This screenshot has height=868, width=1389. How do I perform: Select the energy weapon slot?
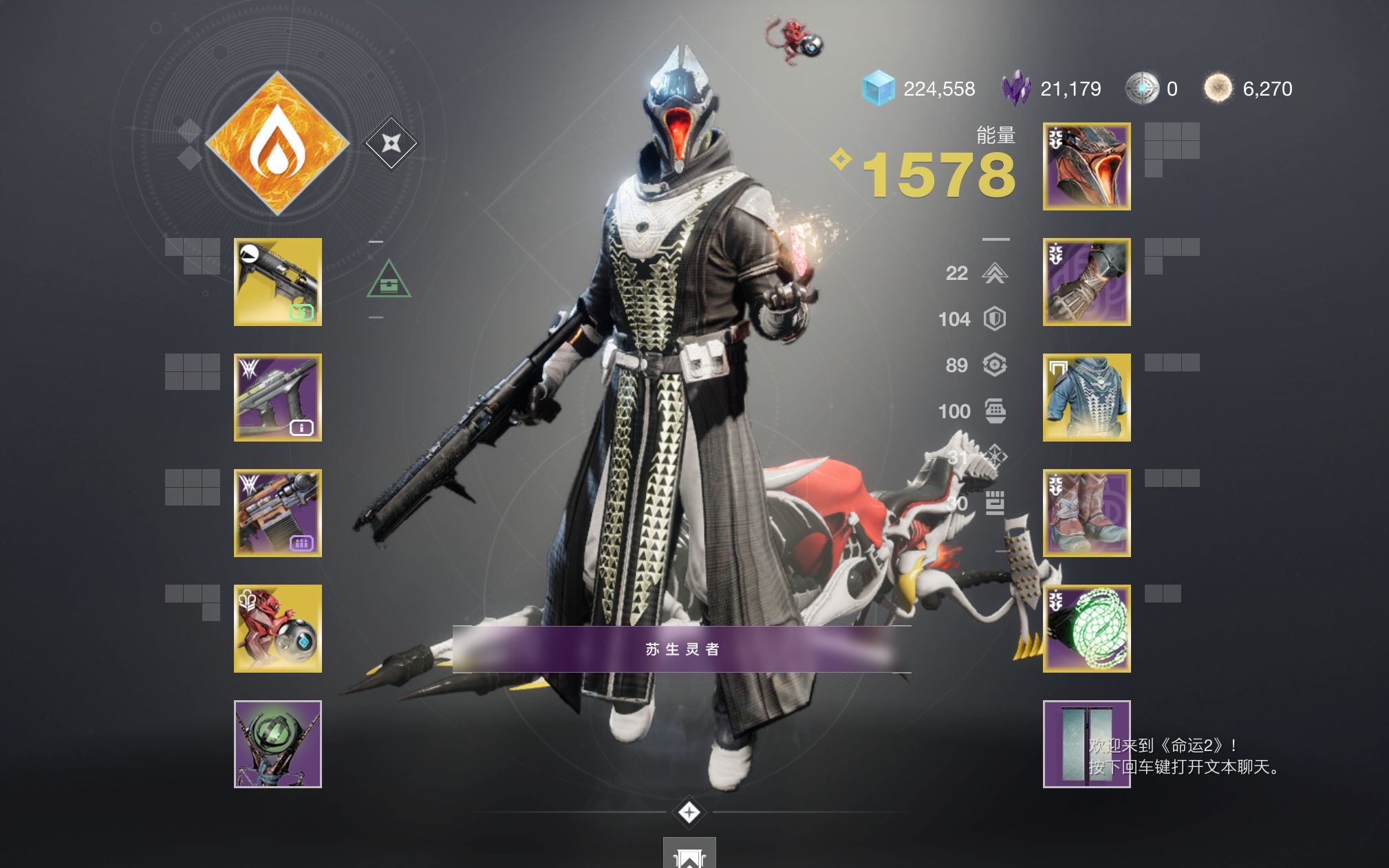(278, 398)
